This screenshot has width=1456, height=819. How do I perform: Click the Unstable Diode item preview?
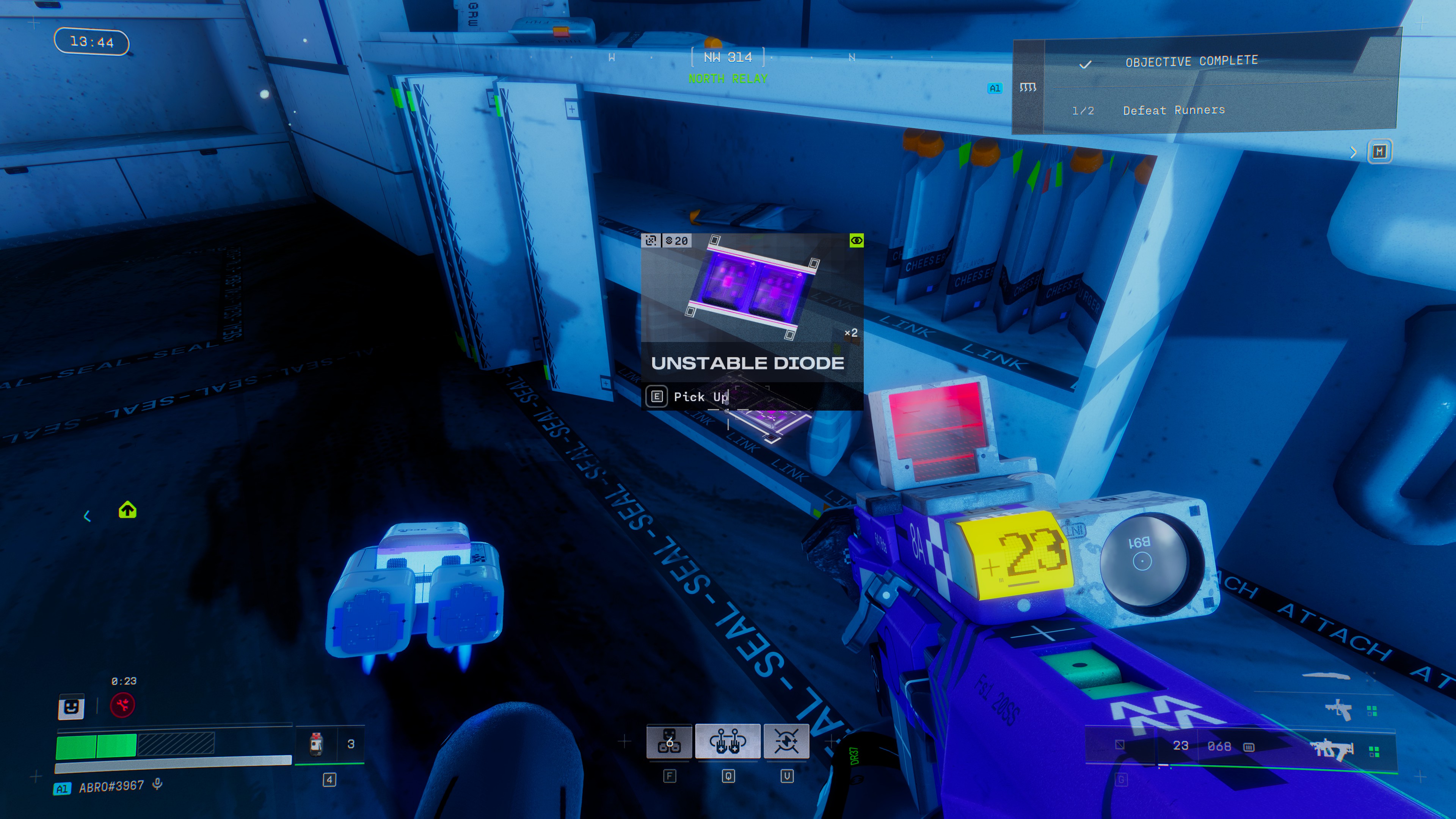pos(752,288)
